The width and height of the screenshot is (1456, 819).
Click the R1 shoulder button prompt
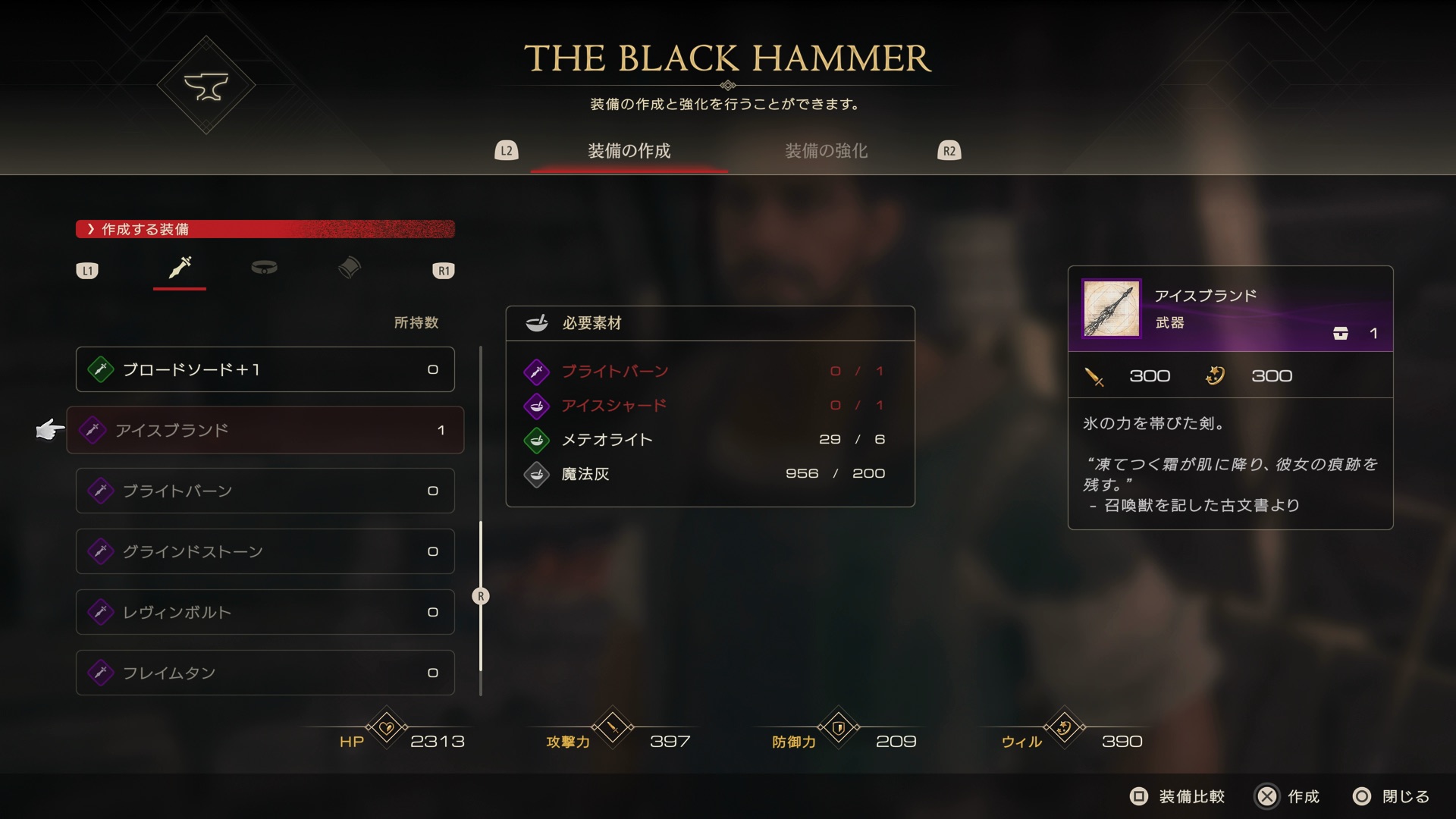[444, 270]
